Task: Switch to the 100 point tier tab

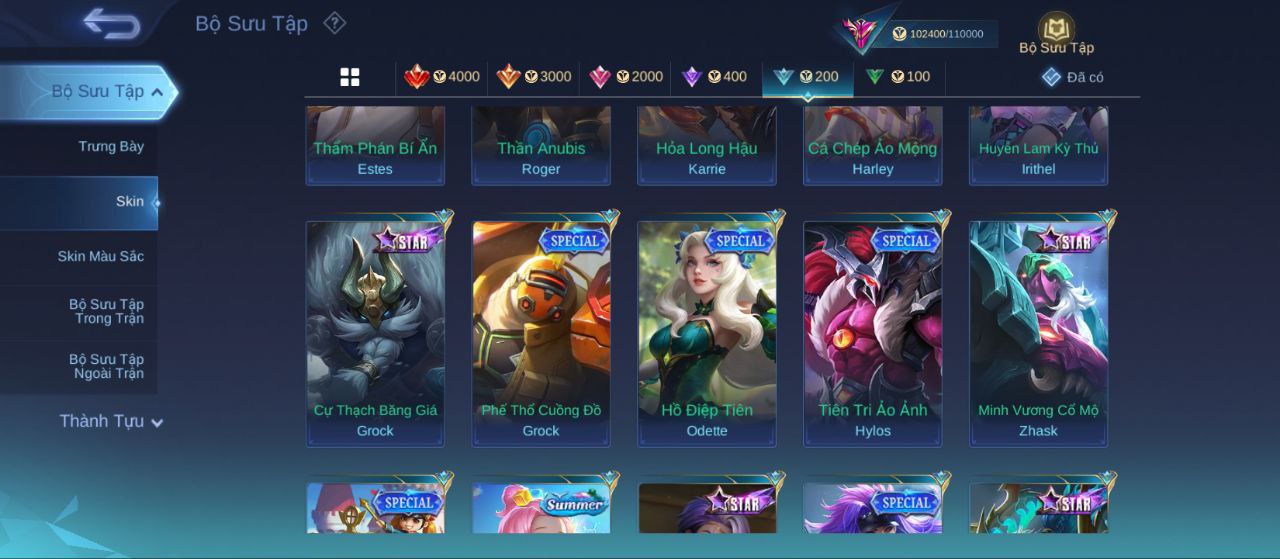Action: (898, 77)
